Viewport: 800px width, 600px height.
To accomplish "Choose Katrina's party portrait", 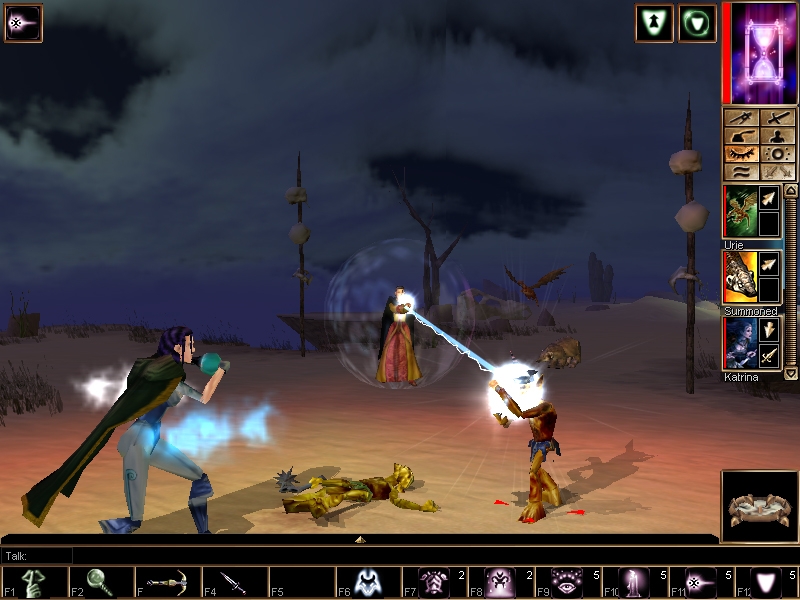I will click(740, 344).
